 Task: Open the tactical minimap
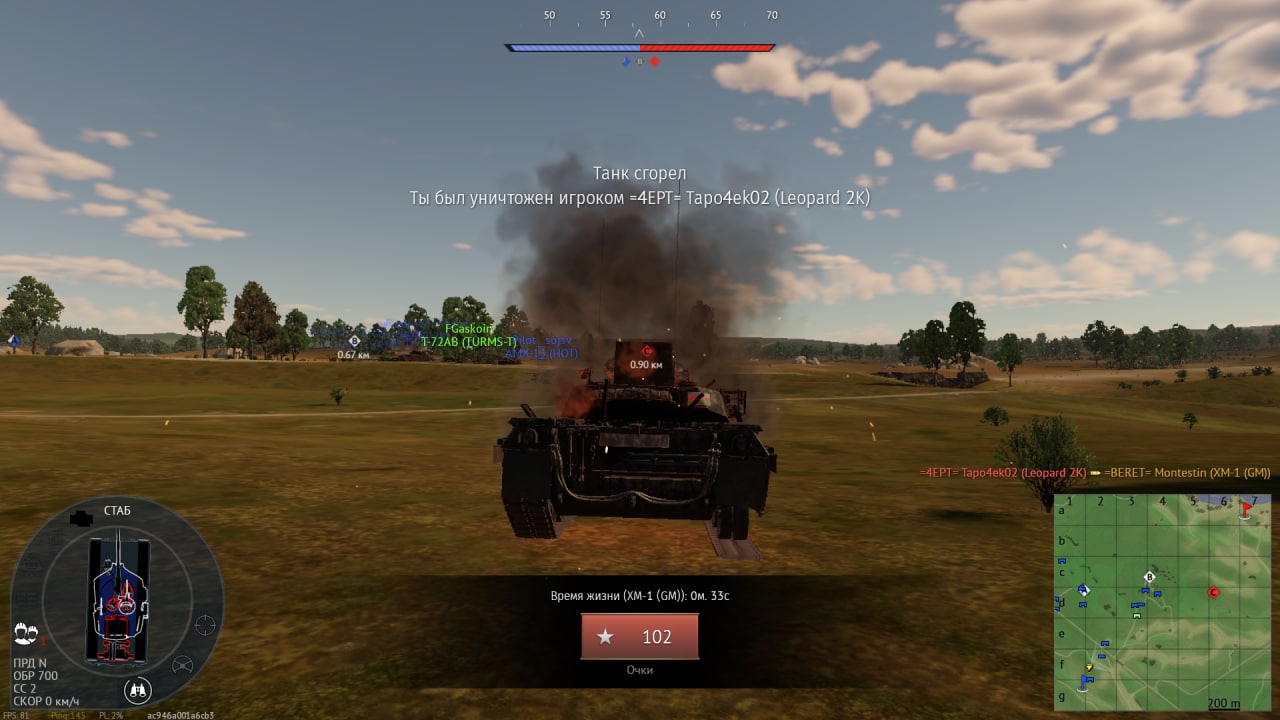point(1164,602)
